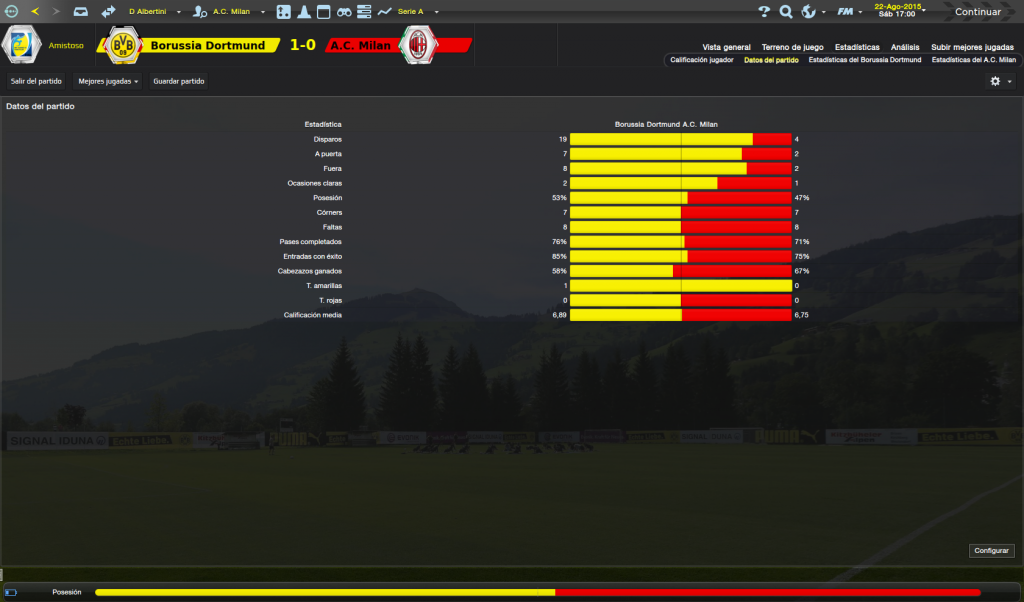
Task: Show the Análisis tab
Action: click(x=905, y=47)
